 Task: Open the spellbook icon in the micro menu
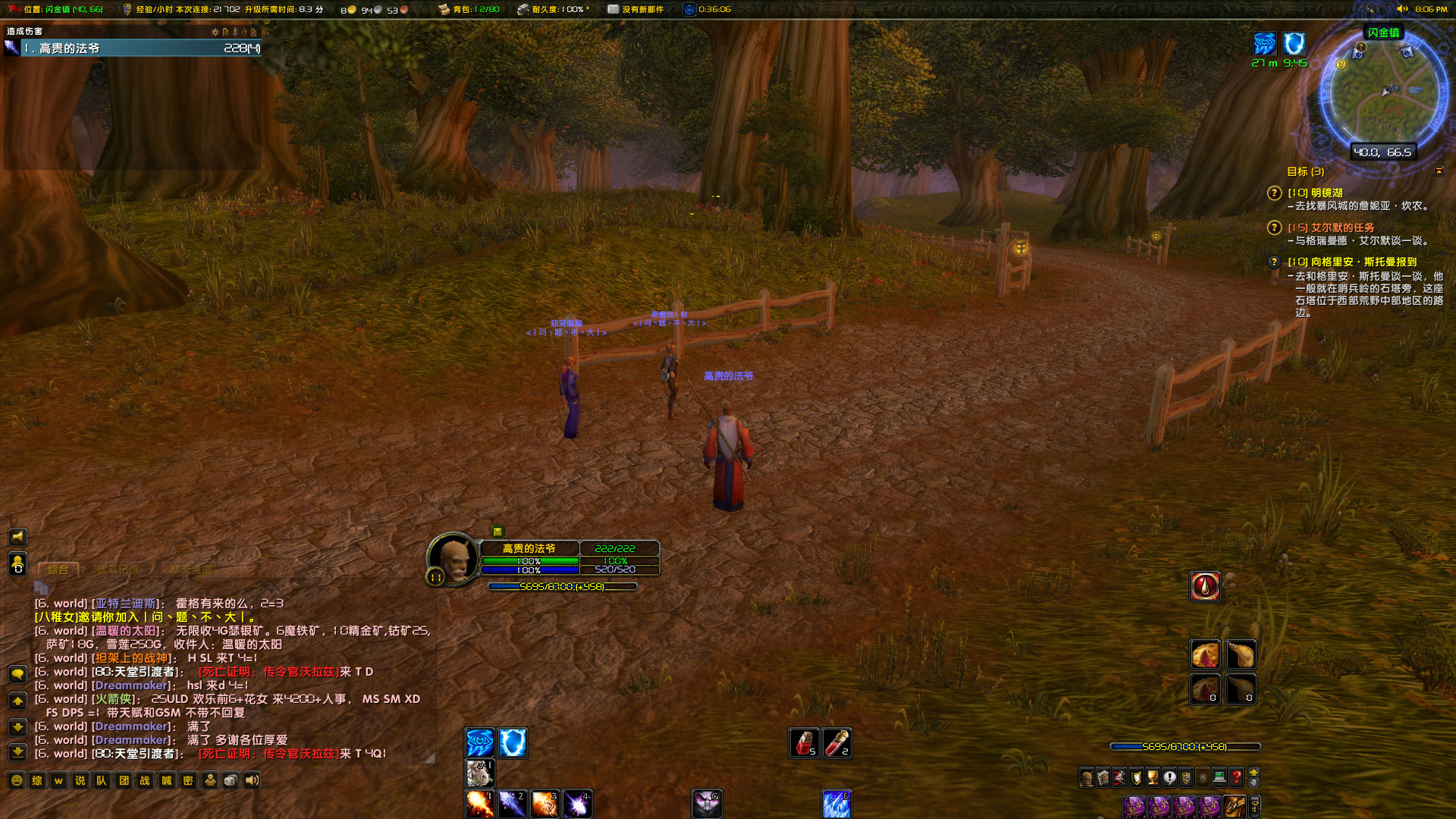click(1103, 778)
